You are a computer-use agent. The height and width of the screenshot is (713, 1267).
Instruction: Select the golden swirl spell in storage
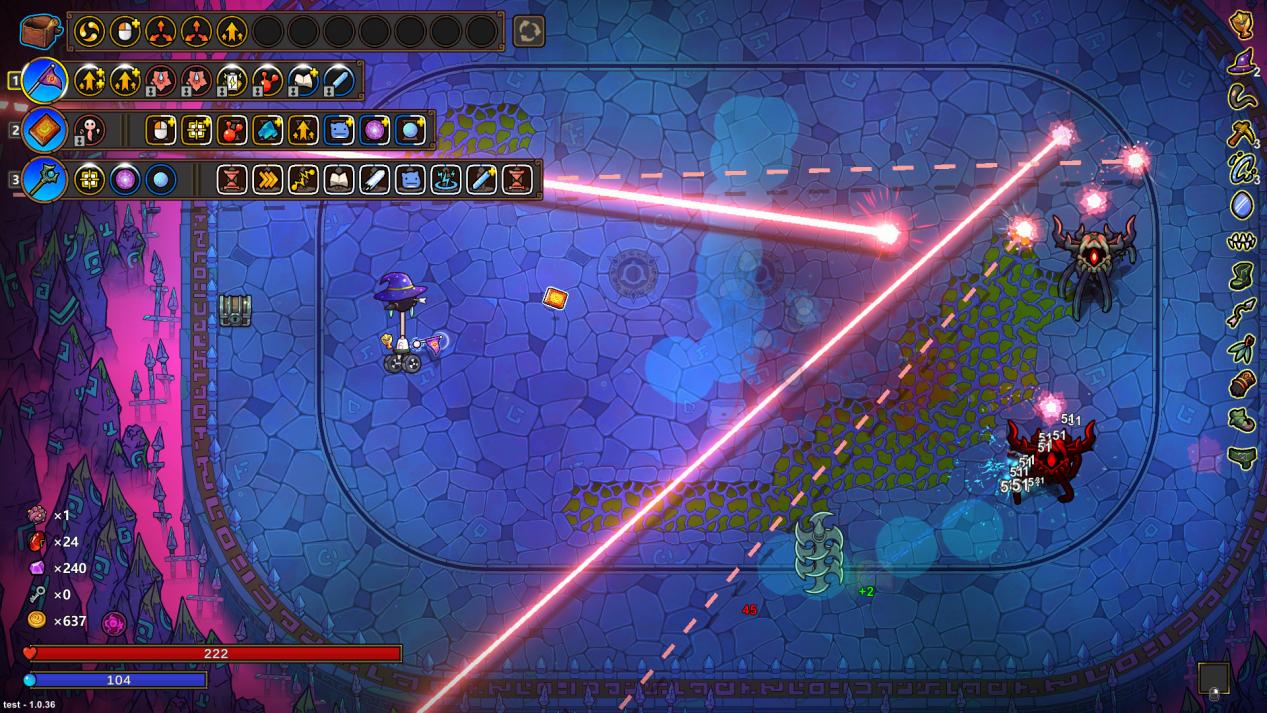coord(89,31)
